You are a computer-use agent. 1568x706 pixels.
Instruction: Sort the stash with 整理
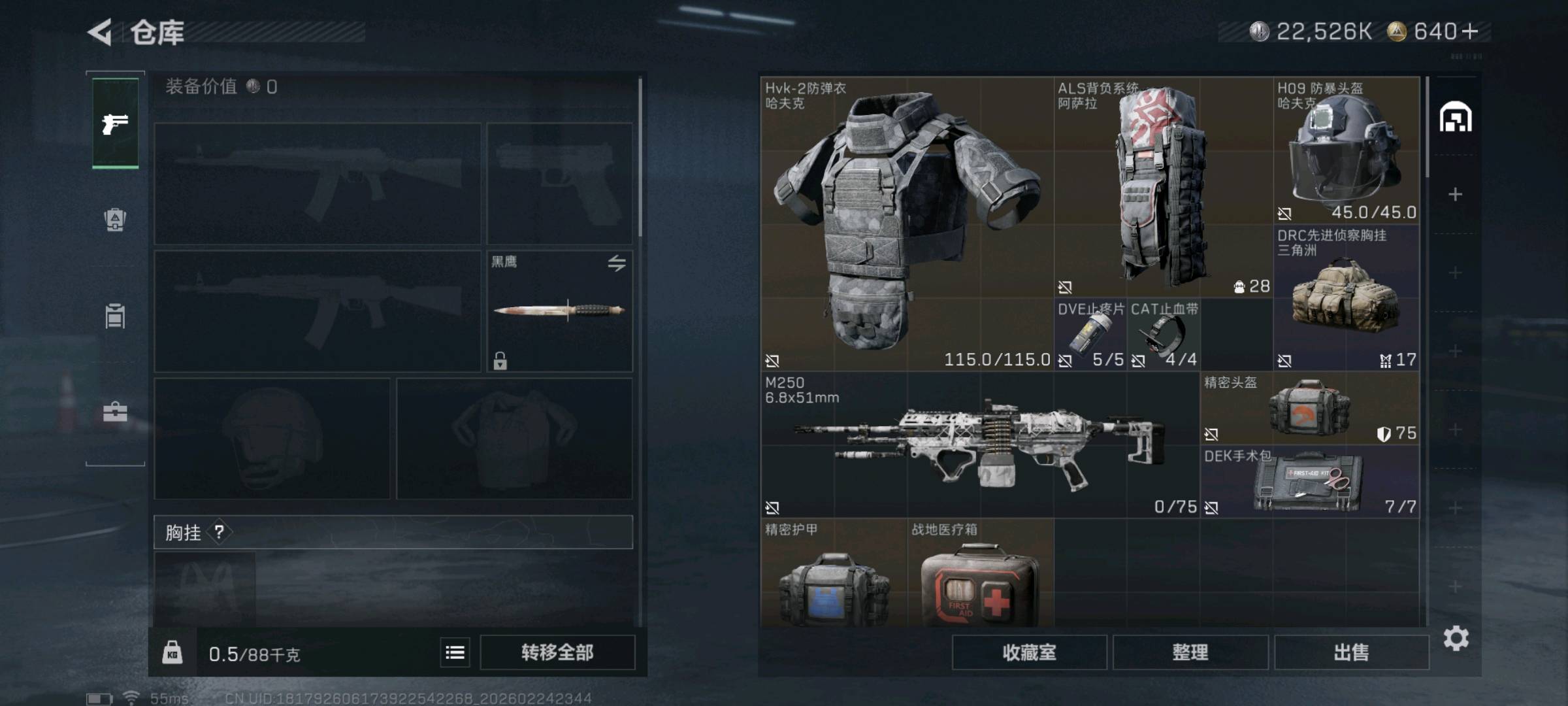(x=1190, y=652)
